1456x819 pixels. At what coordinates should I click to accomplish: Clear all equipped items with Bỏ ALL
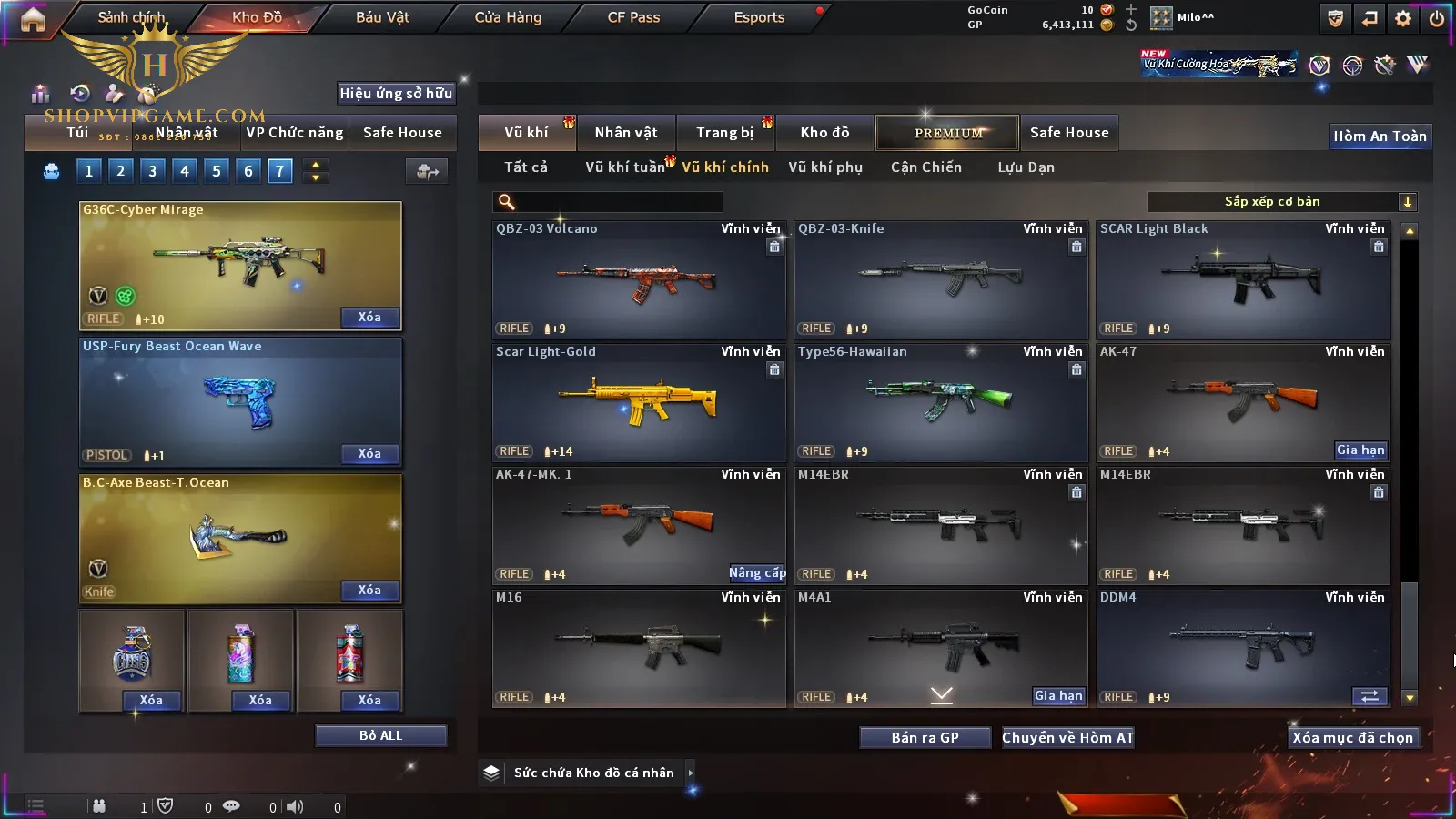380,735
